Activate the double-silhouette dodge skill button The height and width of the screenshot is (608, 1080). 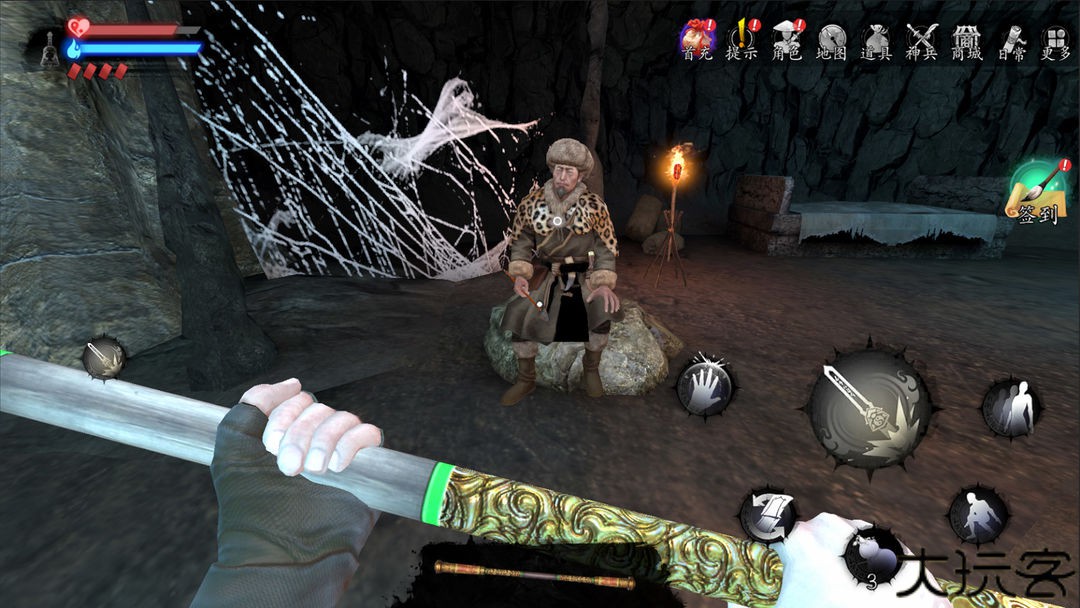[1011, 408]
